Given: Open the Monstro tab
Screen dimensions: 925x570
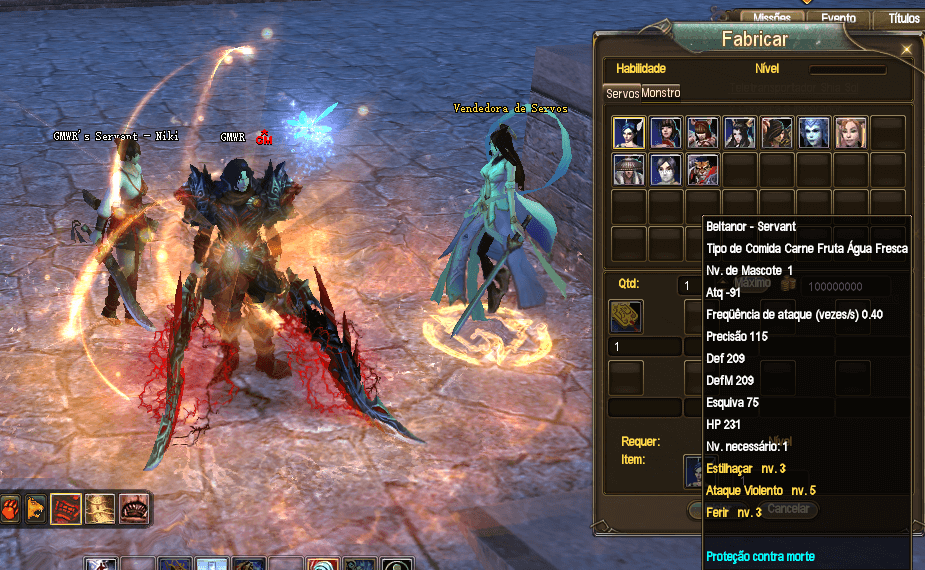Looking at the screenshot, I should pyautogui.click(x=661, y=93).
